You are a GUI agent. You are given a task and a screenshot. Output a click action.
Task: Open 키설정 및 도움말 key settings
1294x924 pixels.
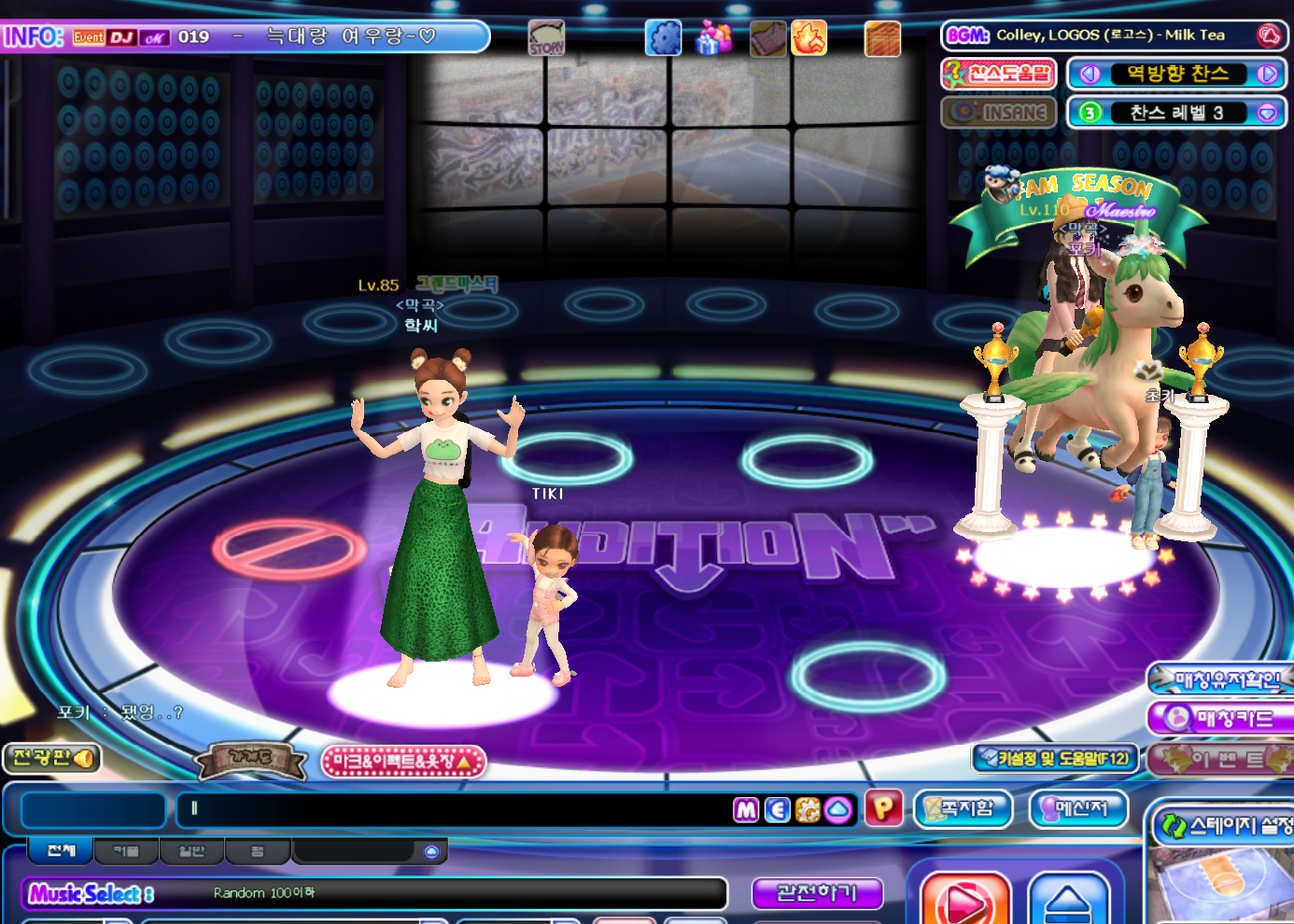[1054, 759]
